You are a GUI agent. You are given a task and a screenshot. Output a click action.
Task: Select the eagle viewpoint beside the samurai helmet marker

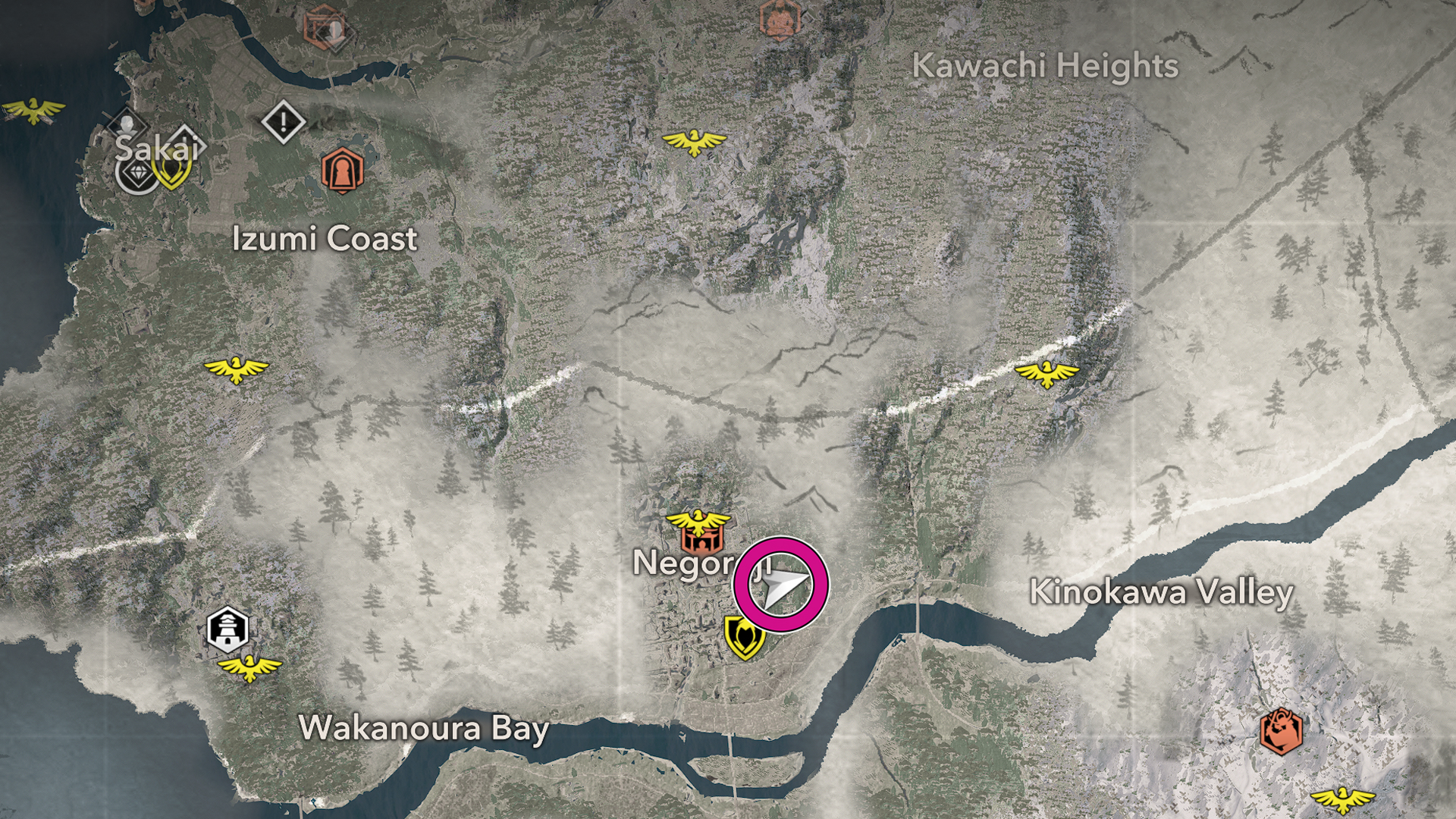point(1342,799)
